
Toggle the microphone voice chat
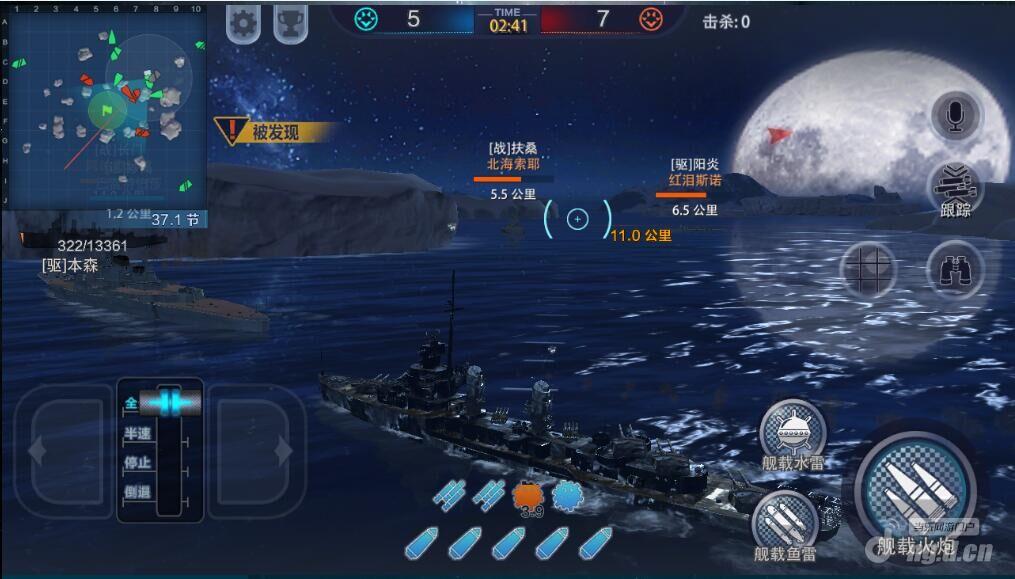tap(955, 117)
